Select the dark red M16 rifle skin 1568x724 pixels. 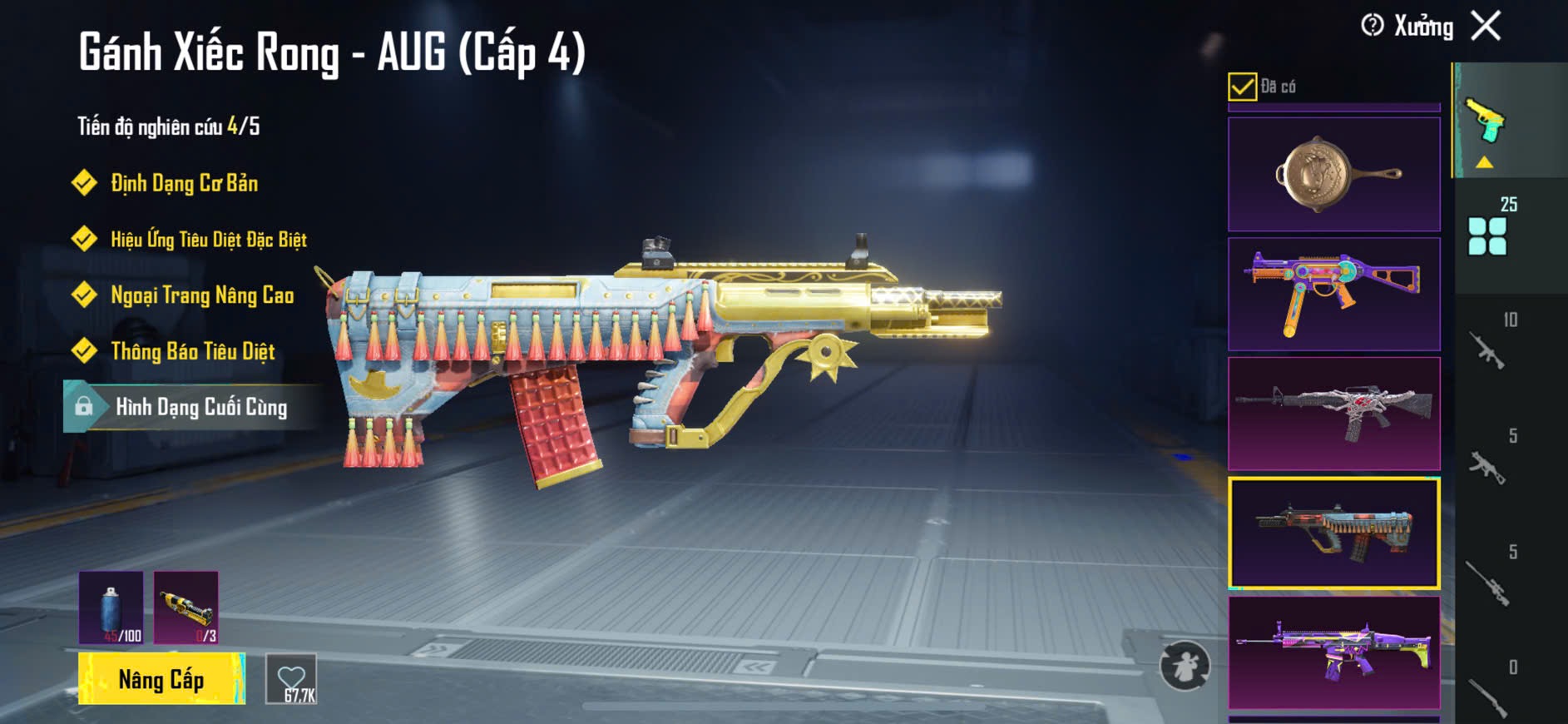point(1333,414)
